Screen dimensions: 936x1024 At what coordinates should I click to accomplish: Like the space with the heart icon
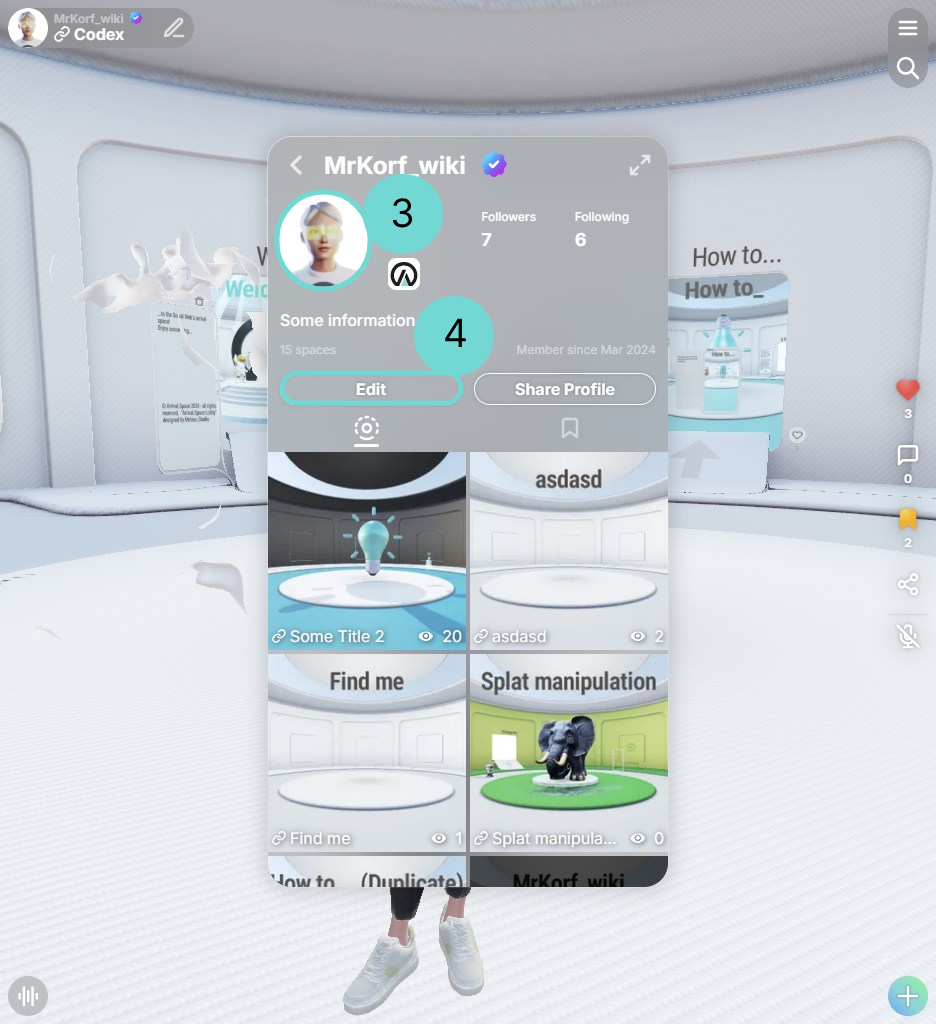(908, 390)
